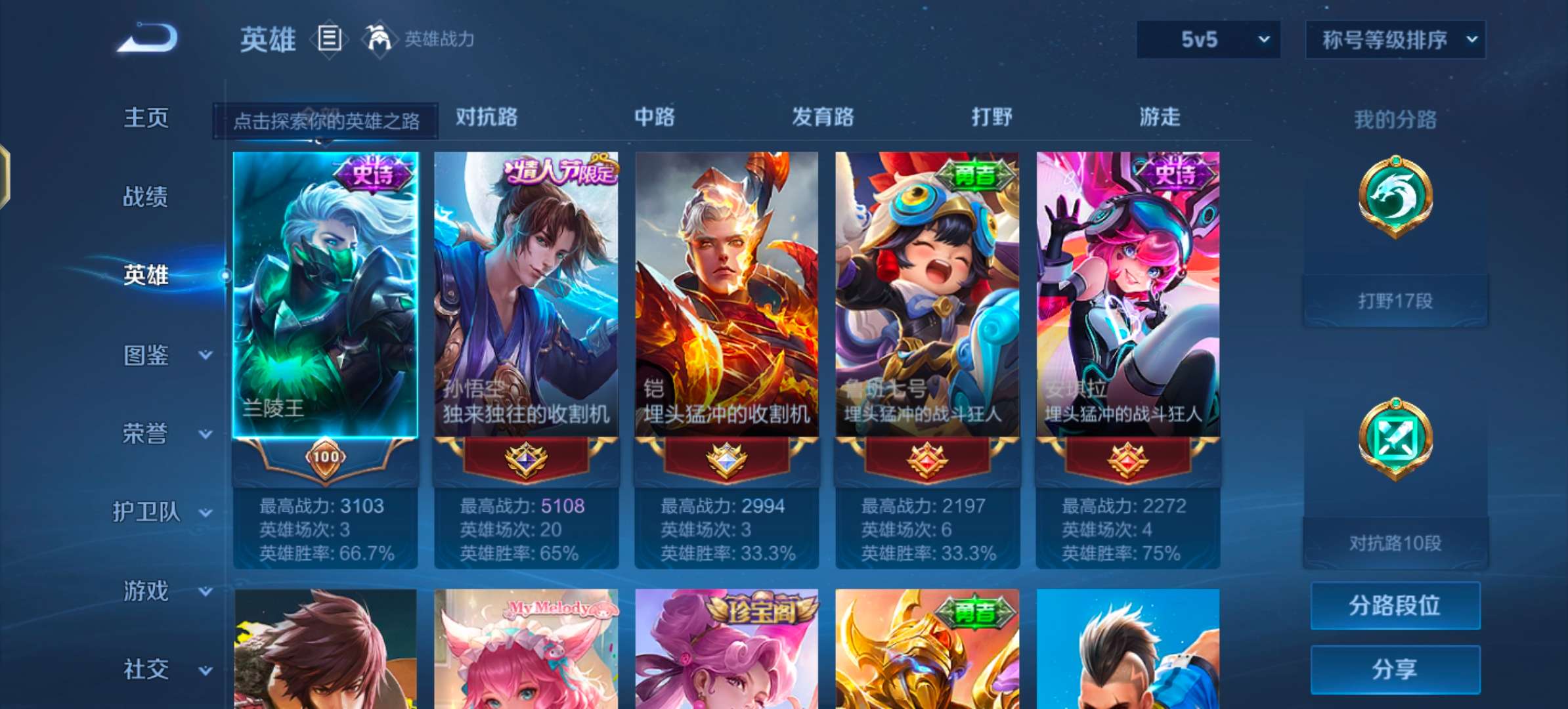Open the 称号等级排序 sorting dropdown

tap(1395, 39)
